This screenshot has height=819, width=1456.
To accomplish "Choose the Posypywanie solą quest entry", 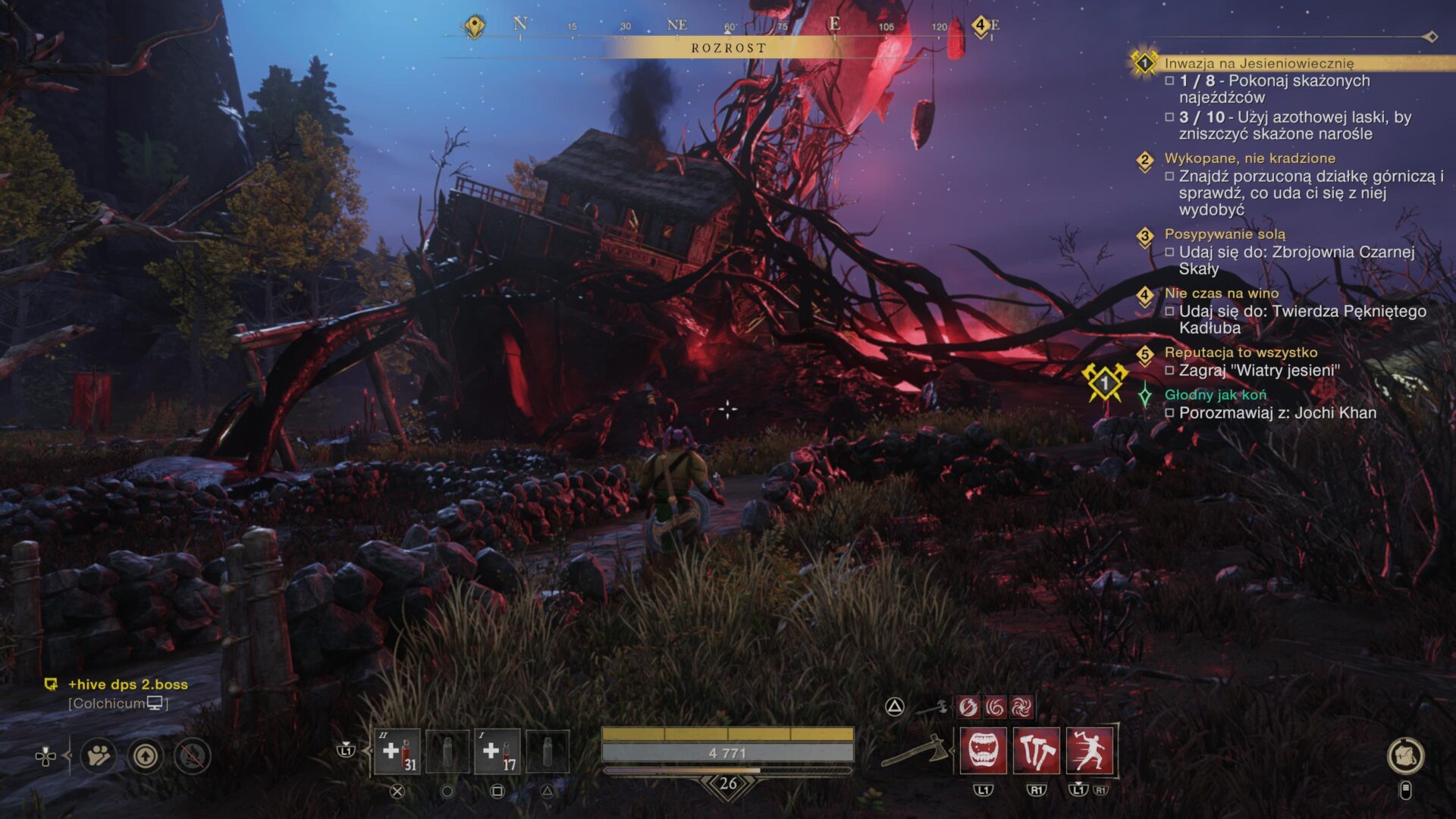I will (x=1225, y=234).
